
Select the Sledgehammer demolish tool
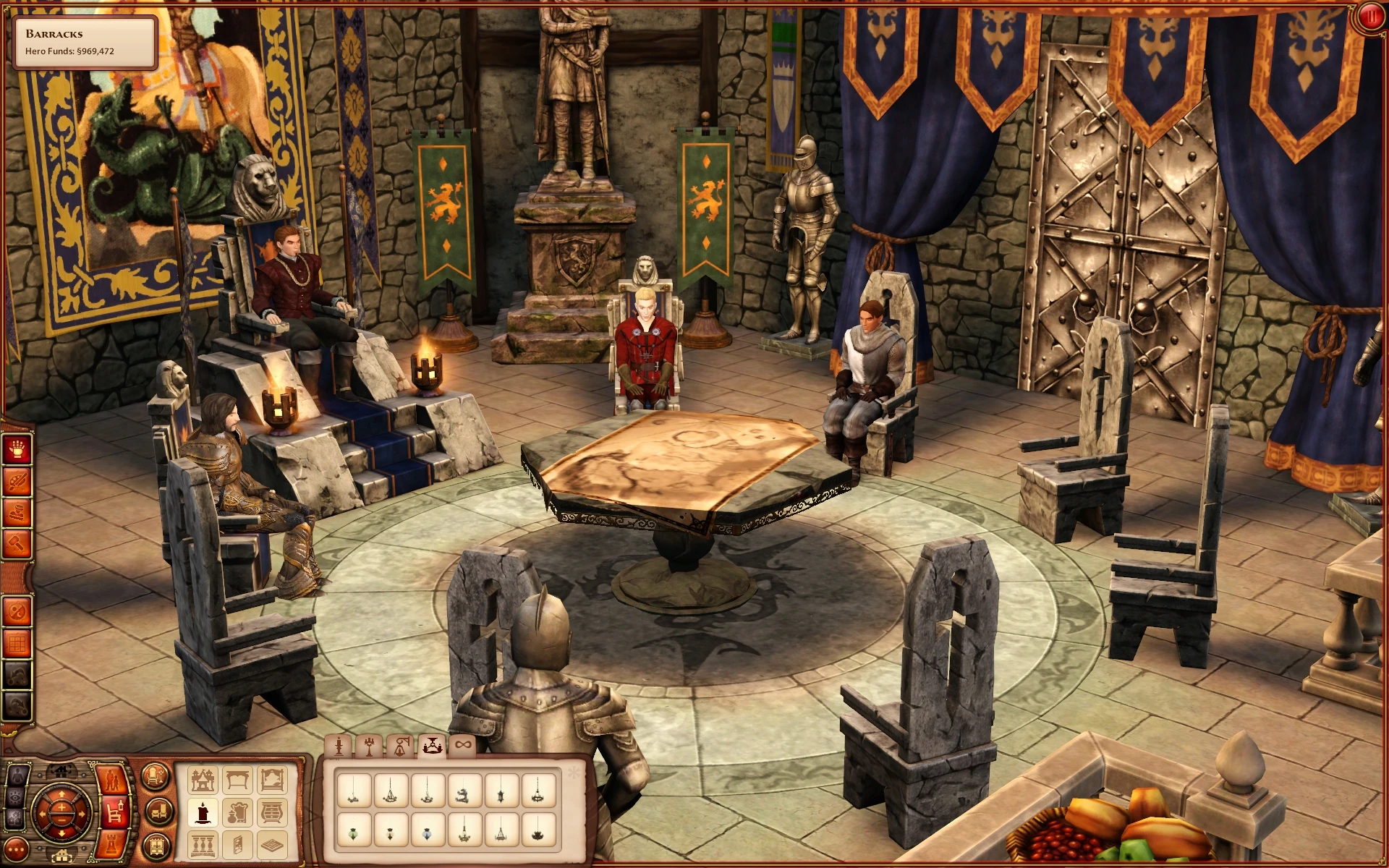[17, 512]
